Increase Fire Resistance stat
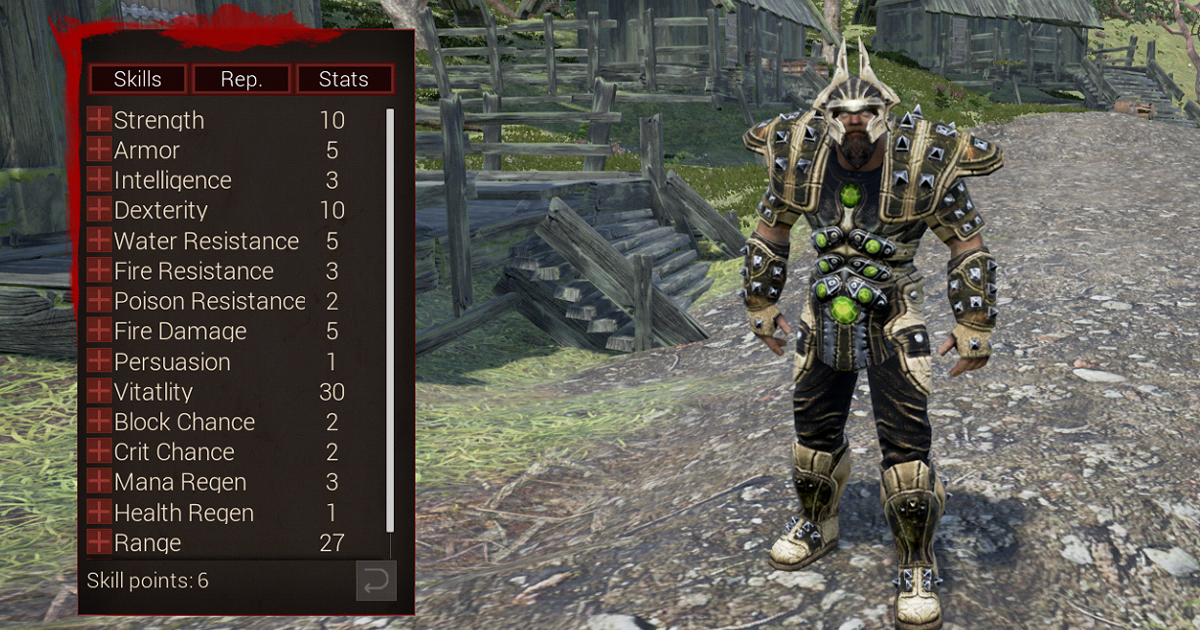Viewport: 1200px width, 630px height. [x=99, y=271]
